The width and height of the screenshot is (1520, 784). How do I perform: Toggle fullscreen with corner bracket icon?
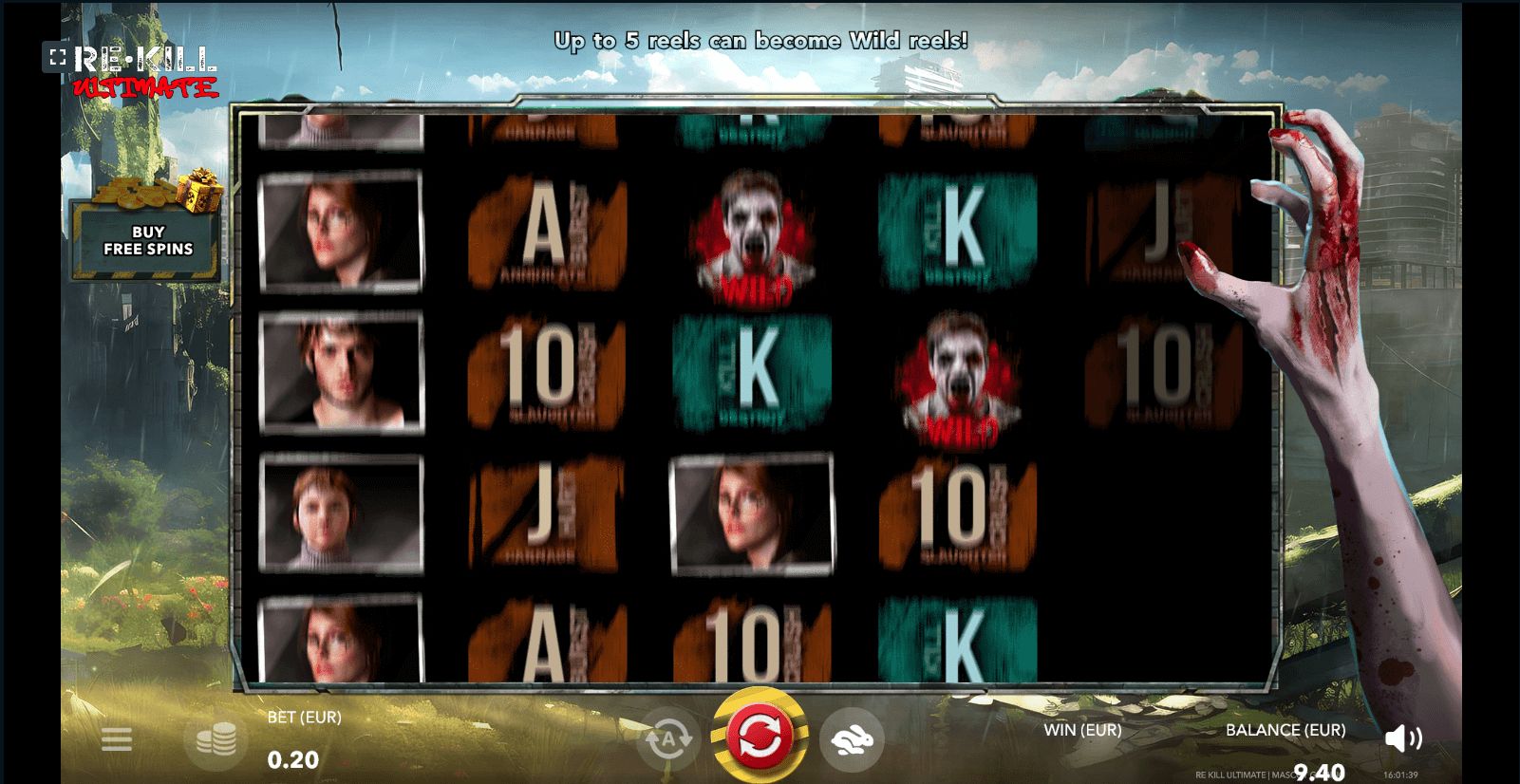click(57, 58)
